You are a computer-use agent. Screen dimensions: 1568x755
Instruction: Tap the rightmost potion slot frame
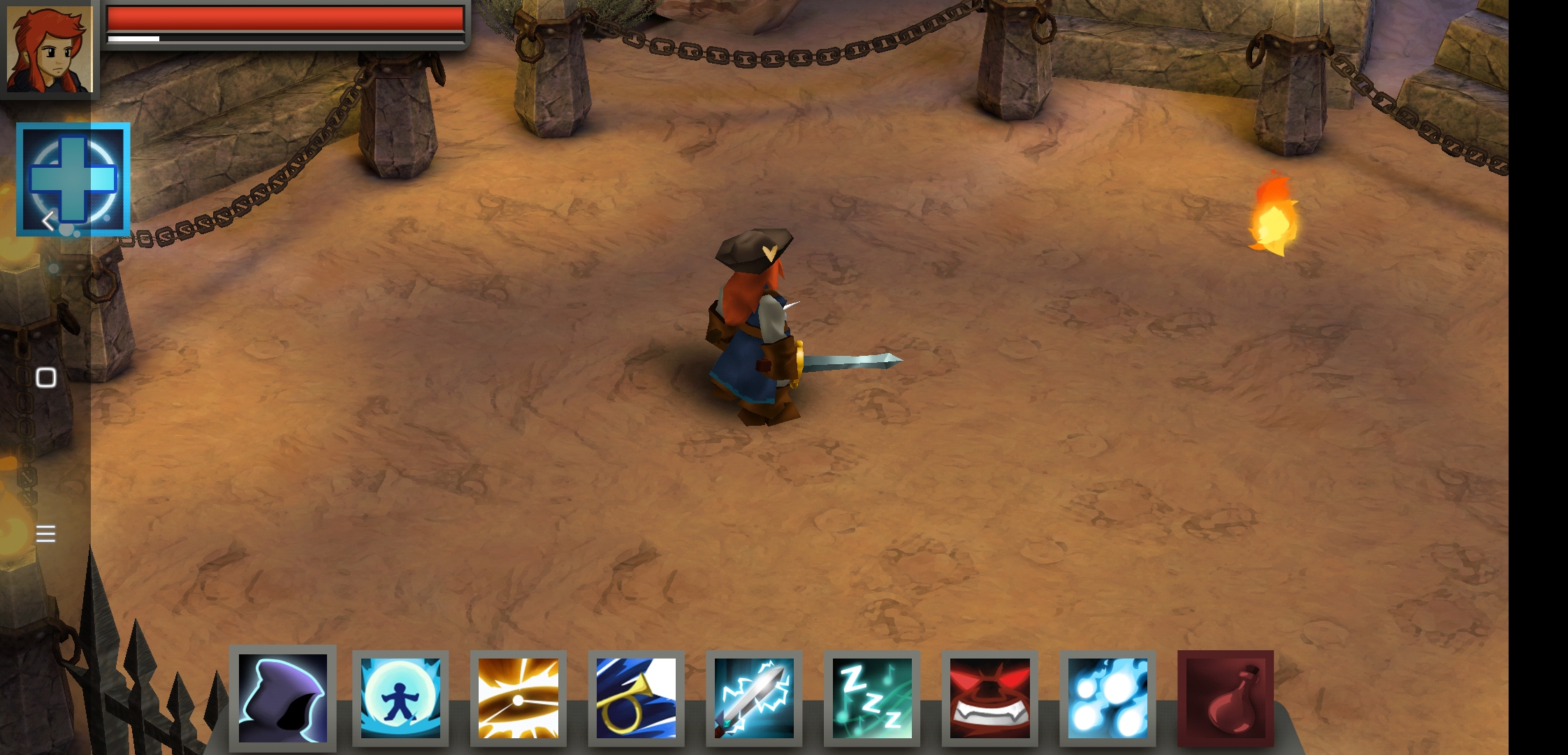click(x=1226, y=697)
